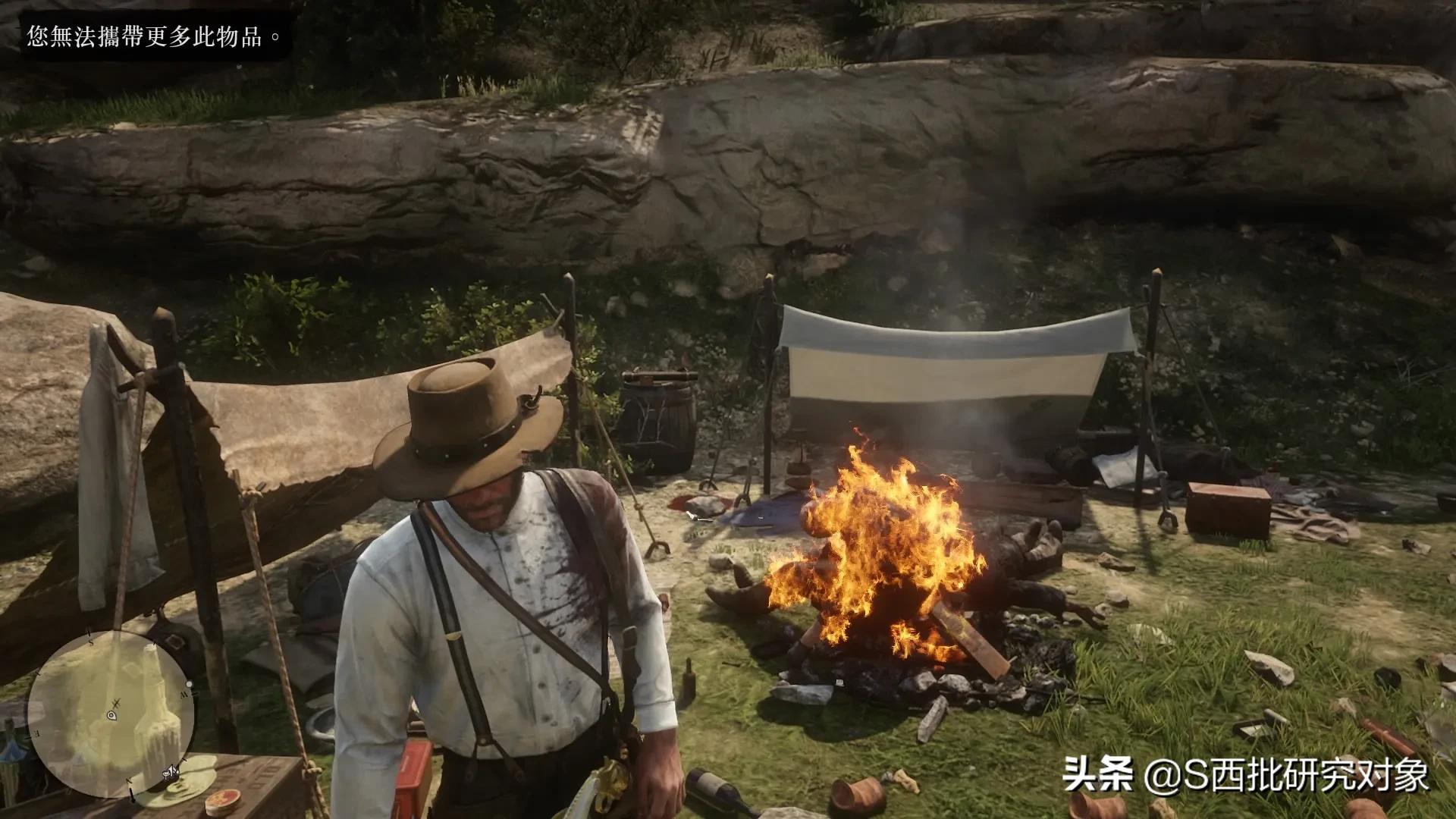
Task: Select the glass bottle on the crate
Action: pyautogui.click(x=714, y=789)
